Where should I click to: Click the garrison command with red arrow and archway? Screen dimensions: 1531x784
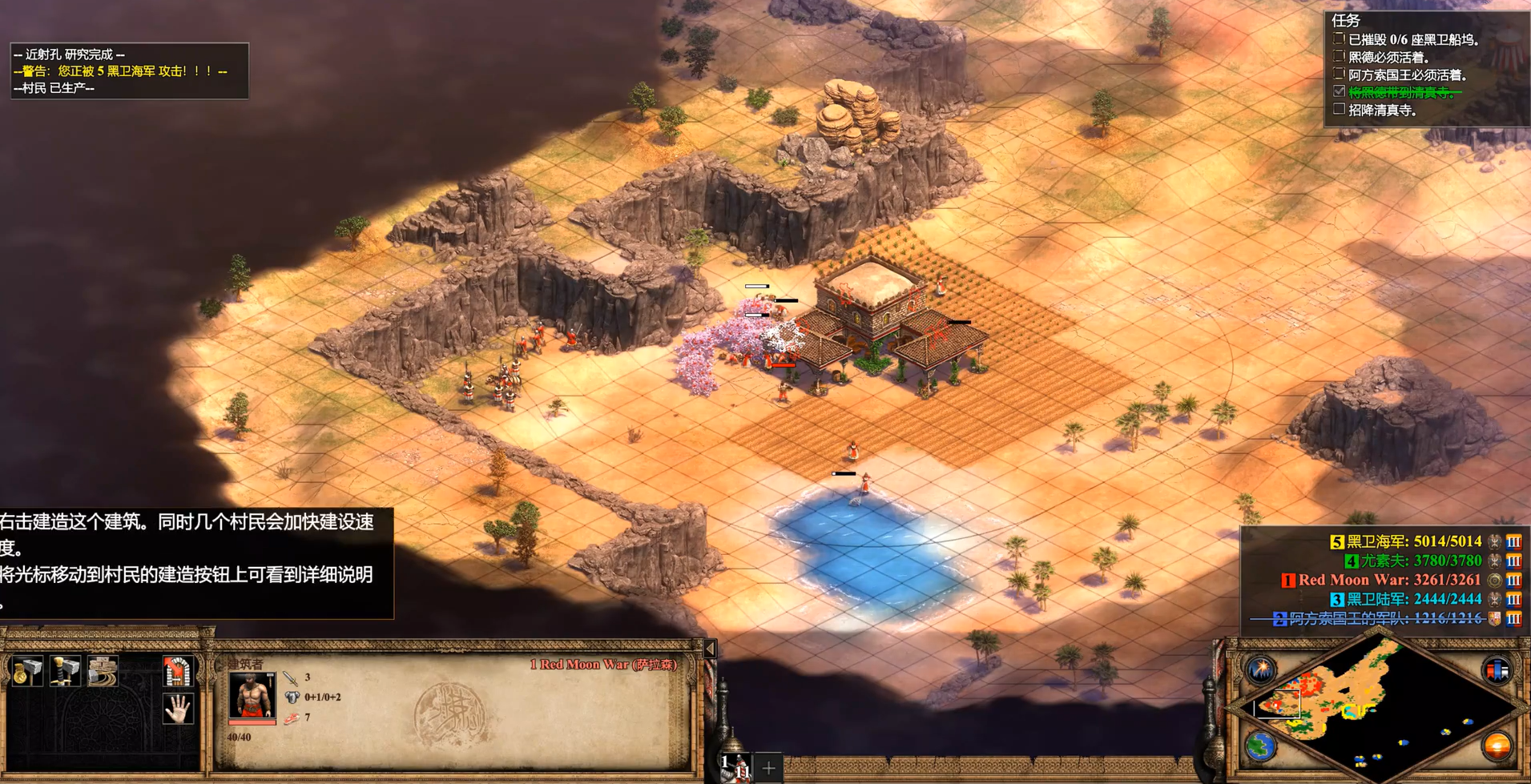(x=178, y=672)
